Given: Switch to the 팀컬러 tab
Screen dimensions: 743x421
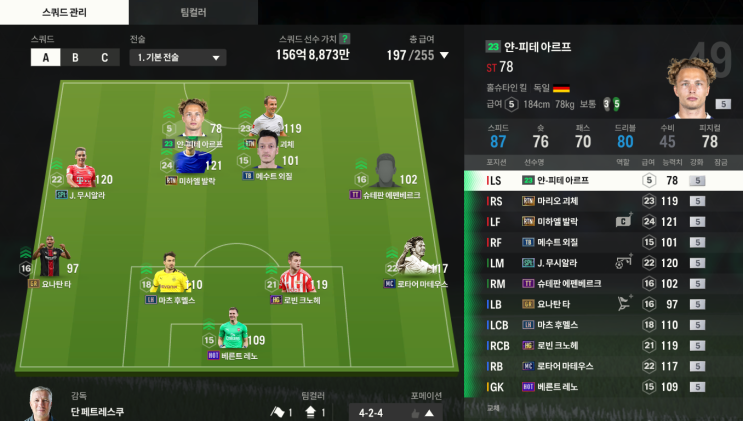Looking at the screenshot, I should click(193, 12).
